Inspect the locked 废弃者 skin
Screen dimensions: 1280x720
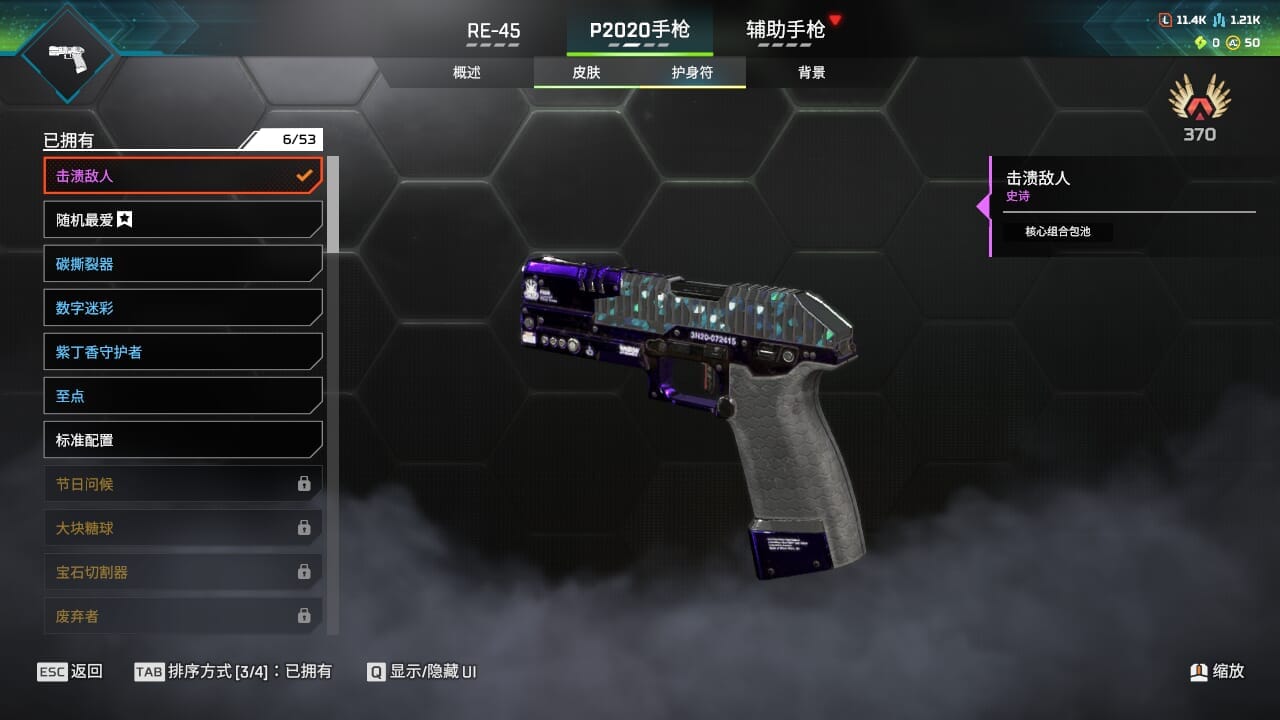click(x=183, y=616)
